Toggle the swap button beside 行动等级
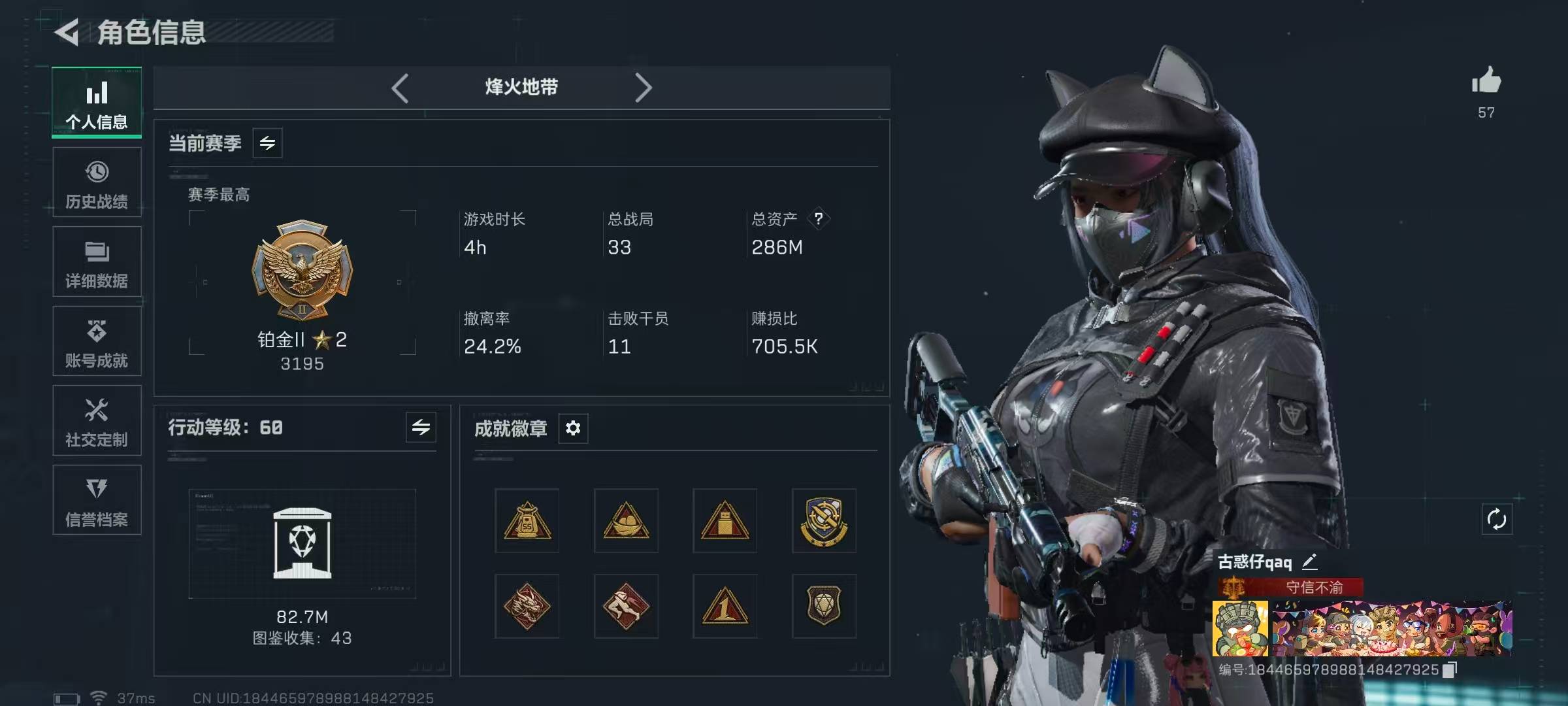Viewport: 1568px width, 706px height. point(421,428)
